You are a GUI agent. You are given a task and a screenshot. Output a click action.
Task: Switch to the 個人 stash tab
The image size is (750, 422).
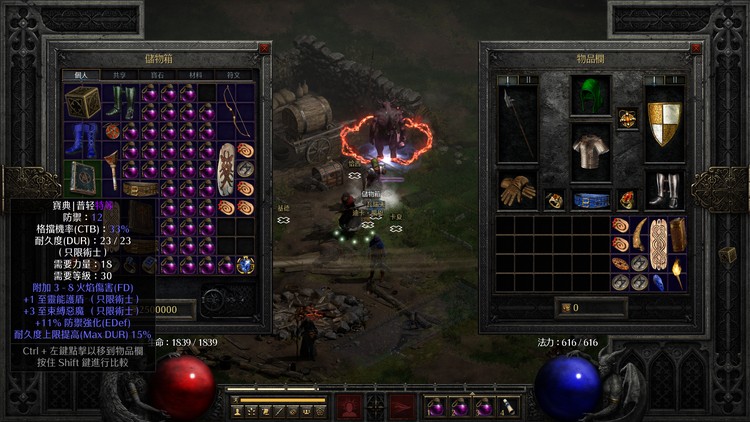tap(82, 75)
